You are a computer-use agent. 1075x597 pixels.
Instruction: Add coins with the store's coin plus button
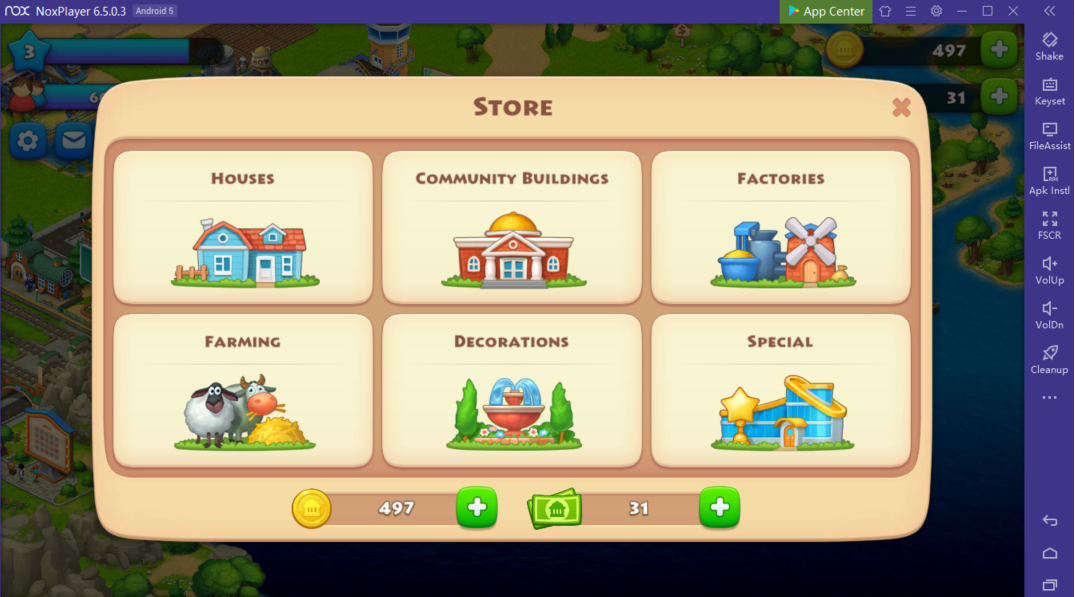pos(477,508)
